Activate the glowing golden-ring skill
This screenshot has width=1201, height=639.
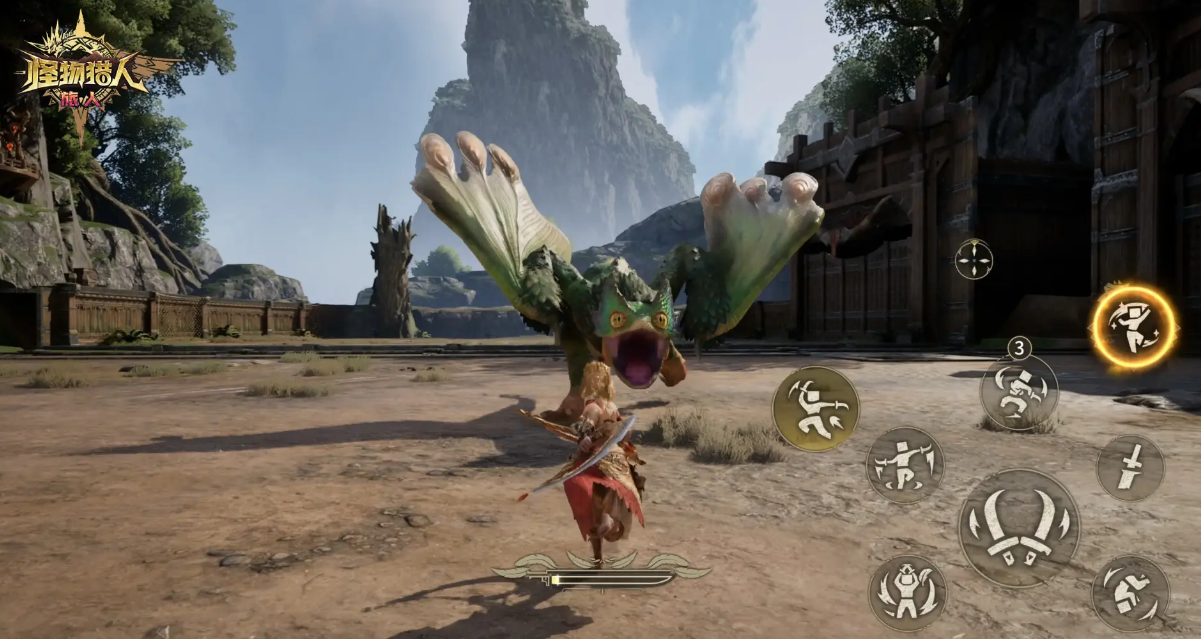pos(1133,326)
